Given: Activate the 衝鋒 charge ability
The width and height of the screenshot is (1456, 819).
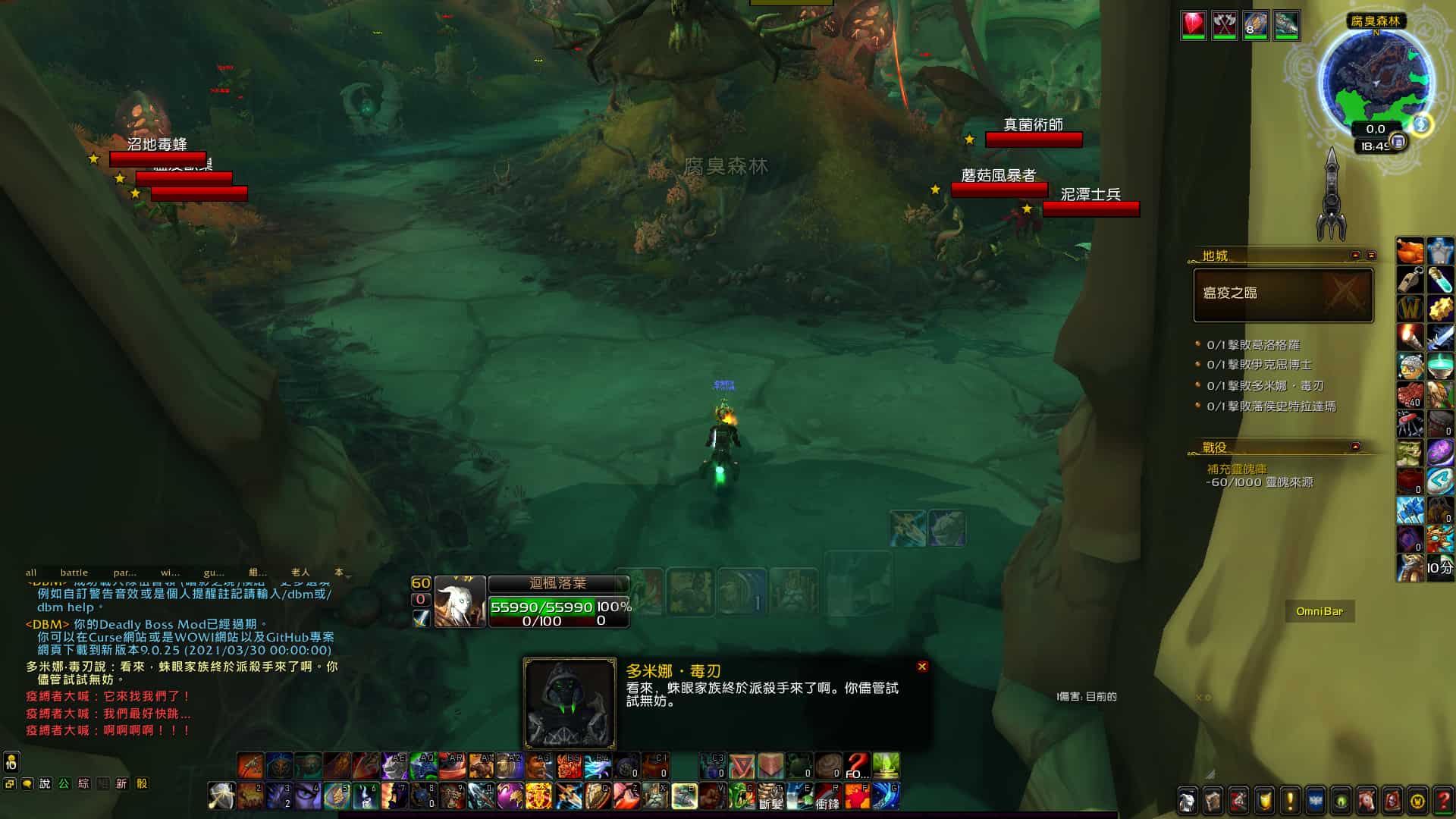Looking at the screenshot, I should 827,796.
